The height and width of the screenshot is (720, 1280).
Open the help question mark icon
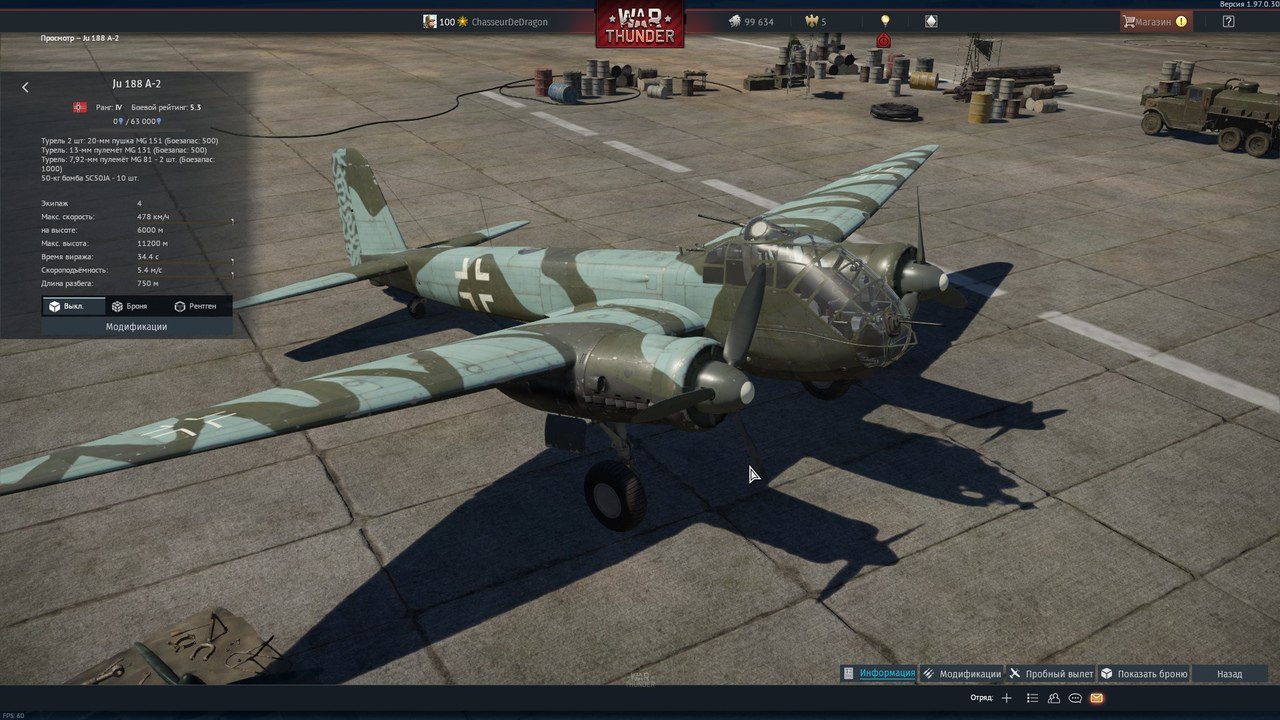click(x=1229, y=21)
